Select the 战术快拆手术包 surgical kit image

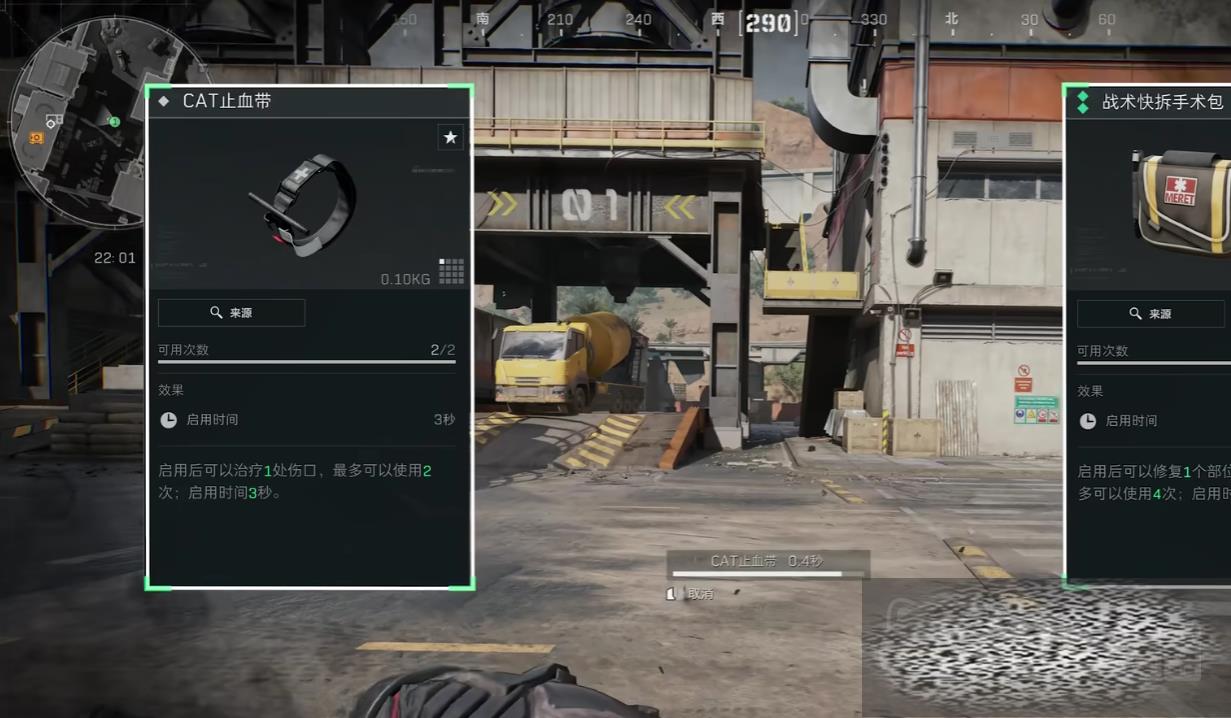(1182, 200)
